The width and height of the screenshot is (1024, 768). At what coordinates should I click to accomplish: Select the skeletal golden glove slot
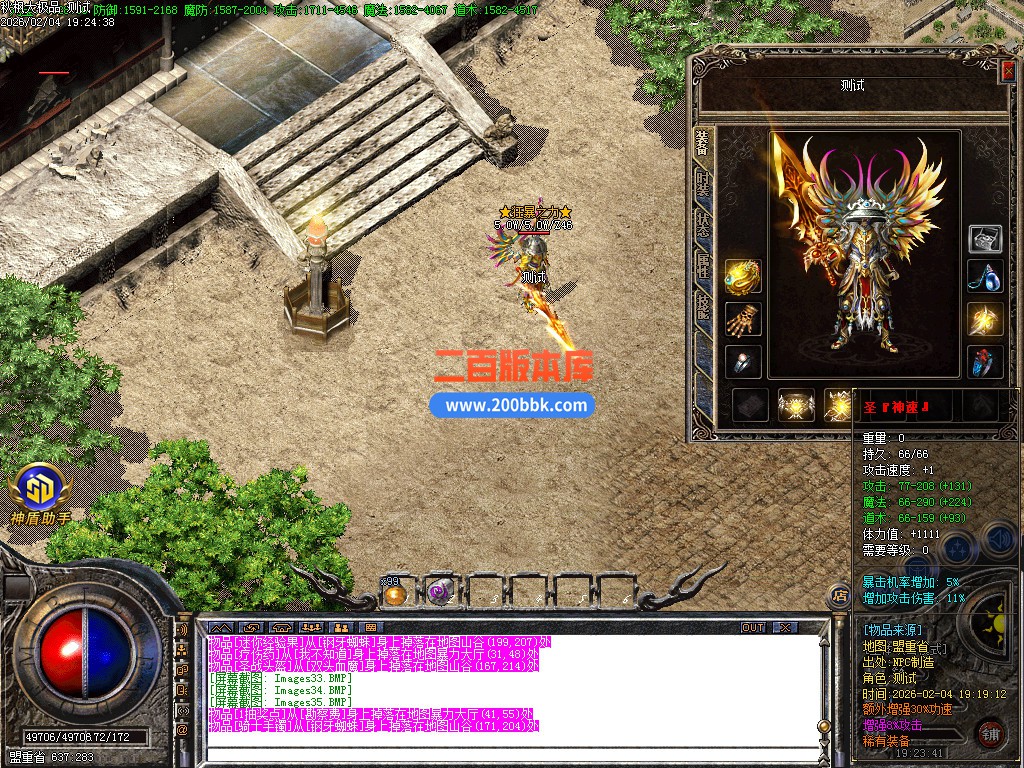[x=743, y=320]
